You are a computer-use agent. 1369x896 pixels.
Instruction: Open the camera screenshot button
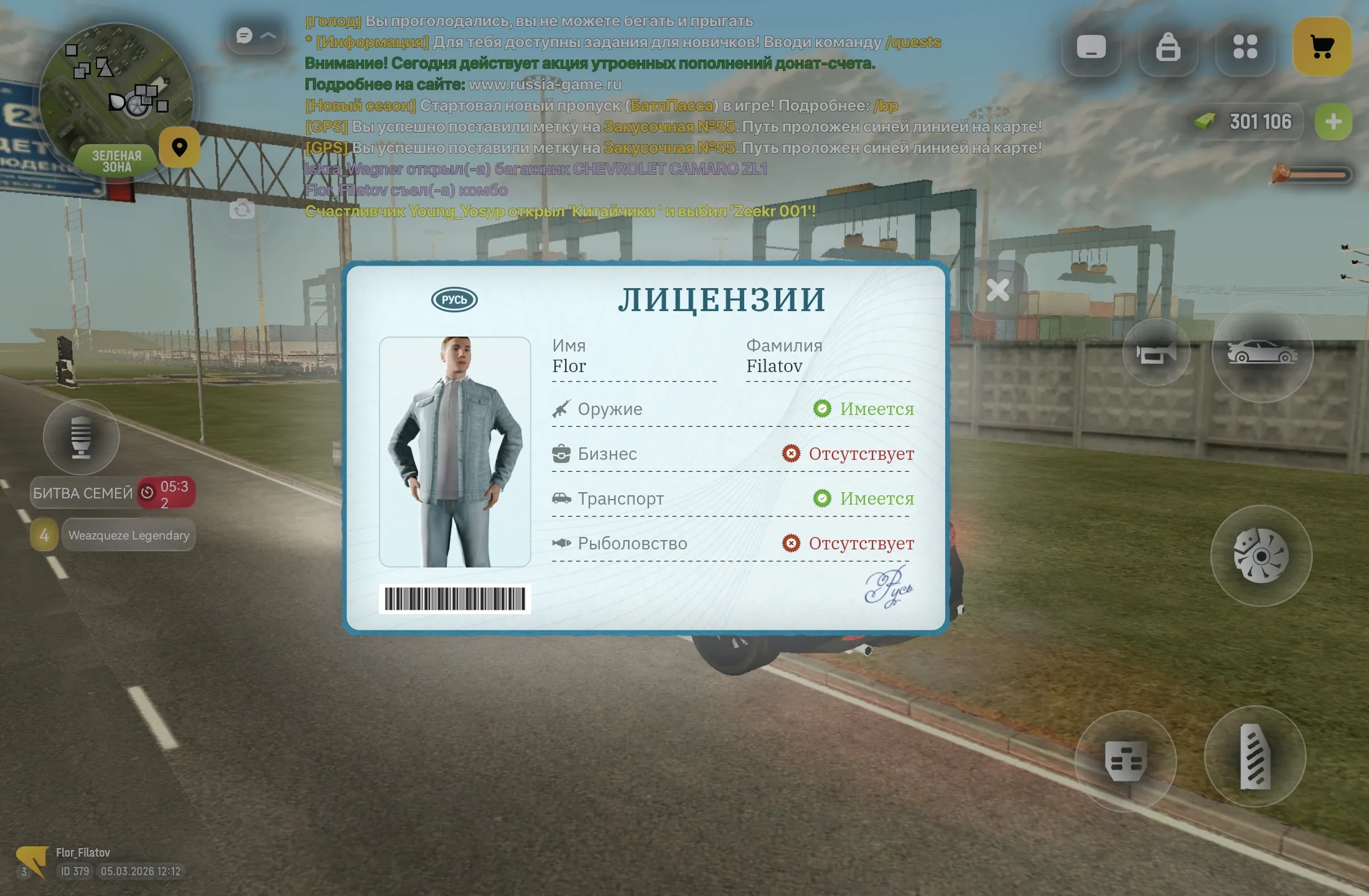[242, 210]
